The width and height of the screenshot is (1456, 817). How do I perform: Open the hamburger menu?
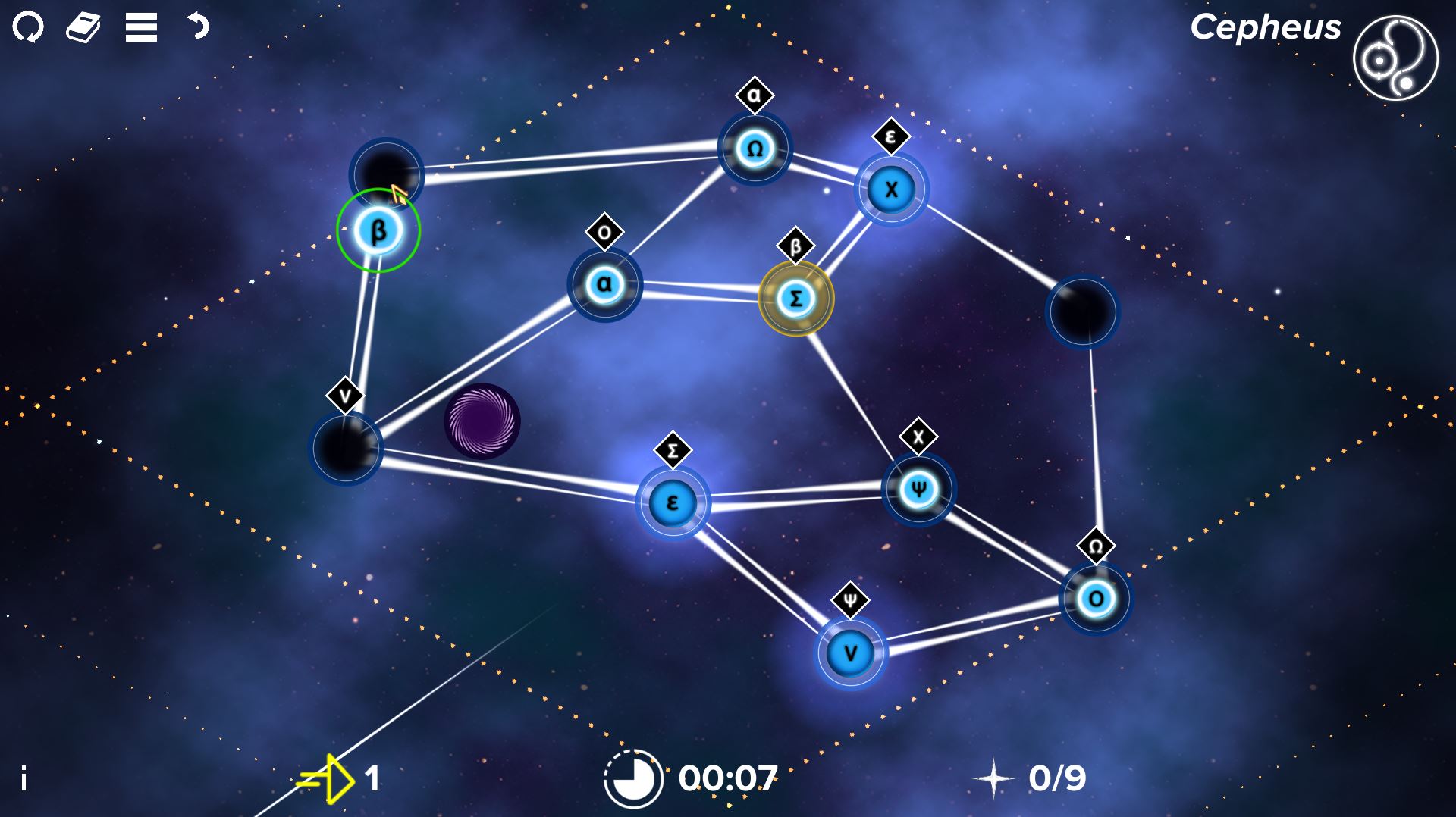click(140, 28)
